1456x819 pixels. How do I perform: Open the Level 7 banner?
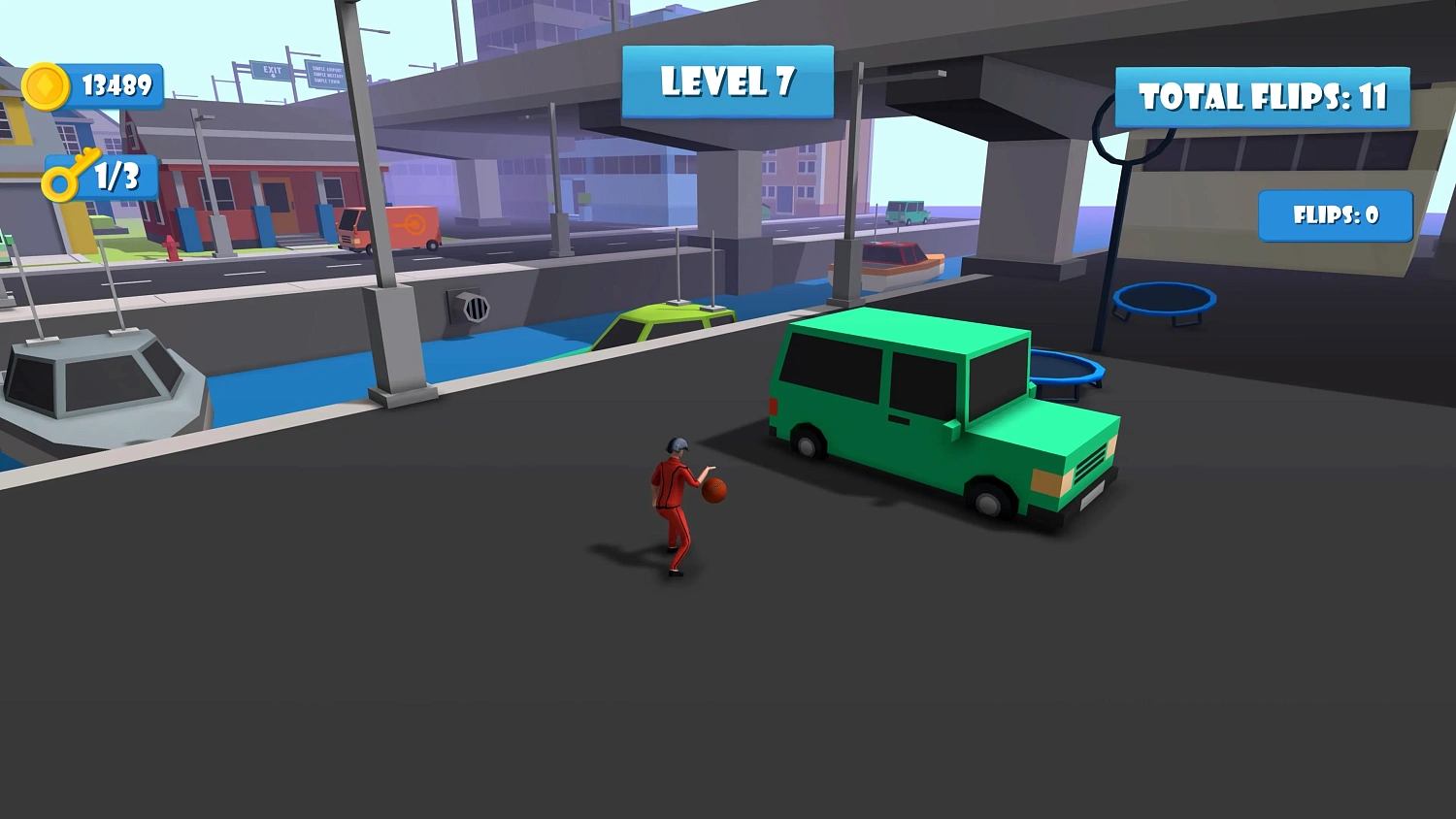point(726,82)
